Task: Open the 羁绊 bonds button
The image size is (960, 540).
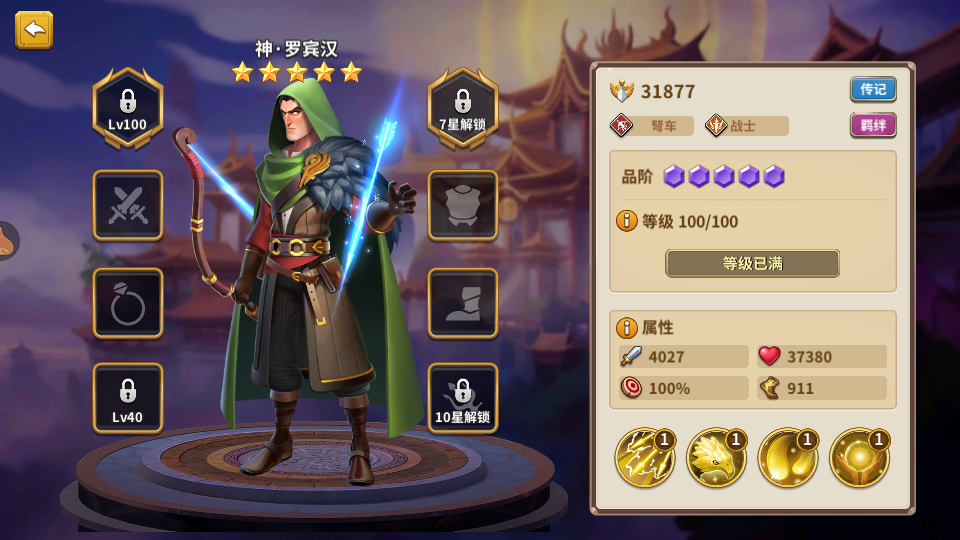Action: tap(873, 125)
